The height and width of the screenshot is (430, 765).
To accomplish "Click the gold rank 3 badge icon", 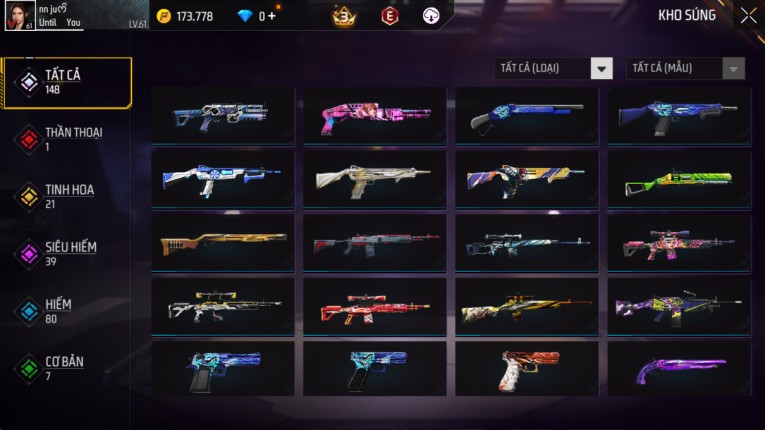I will coord(344,16).
